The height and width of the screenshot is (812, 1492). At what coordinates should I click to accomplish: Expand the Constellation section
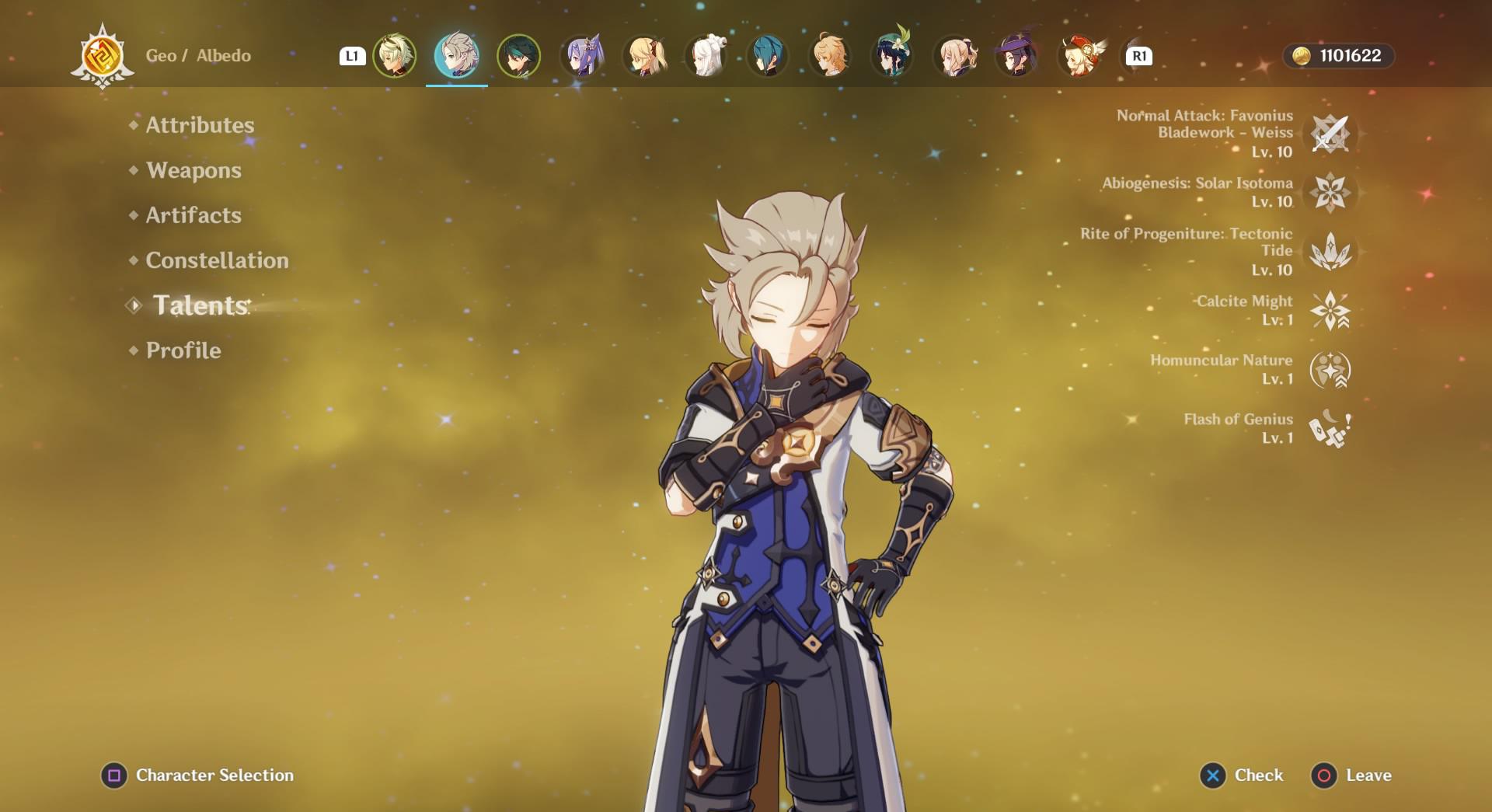pos(216,260)
